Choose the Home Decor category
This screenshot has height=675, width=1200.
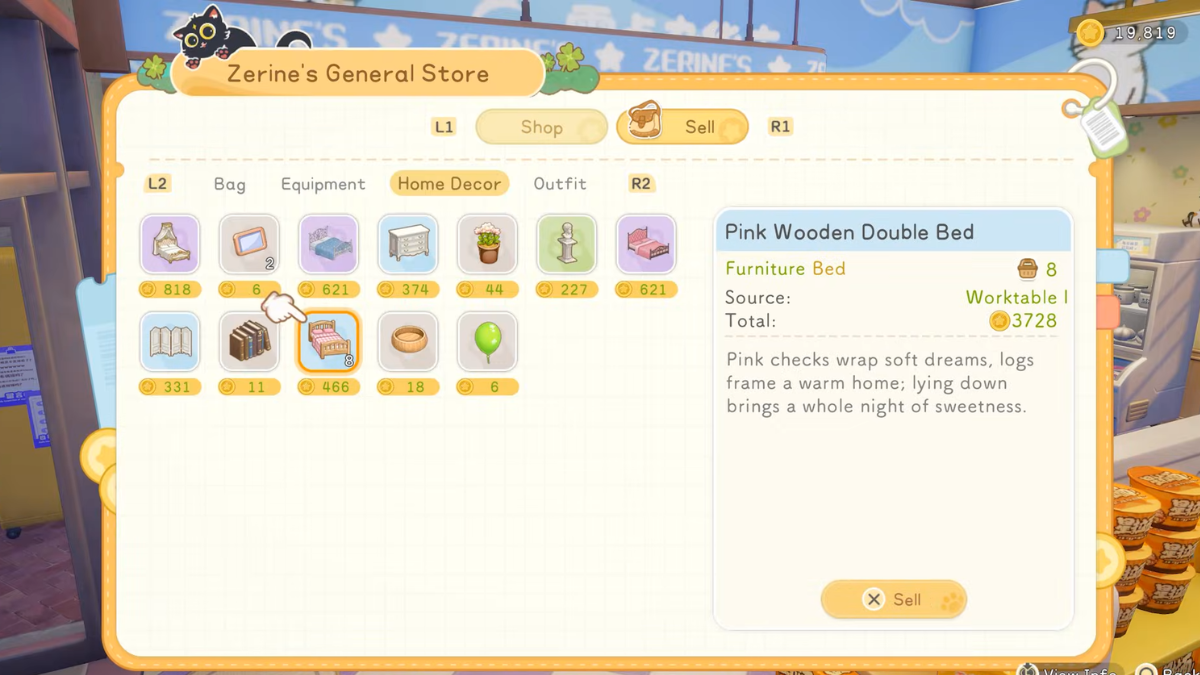[449, 184]
